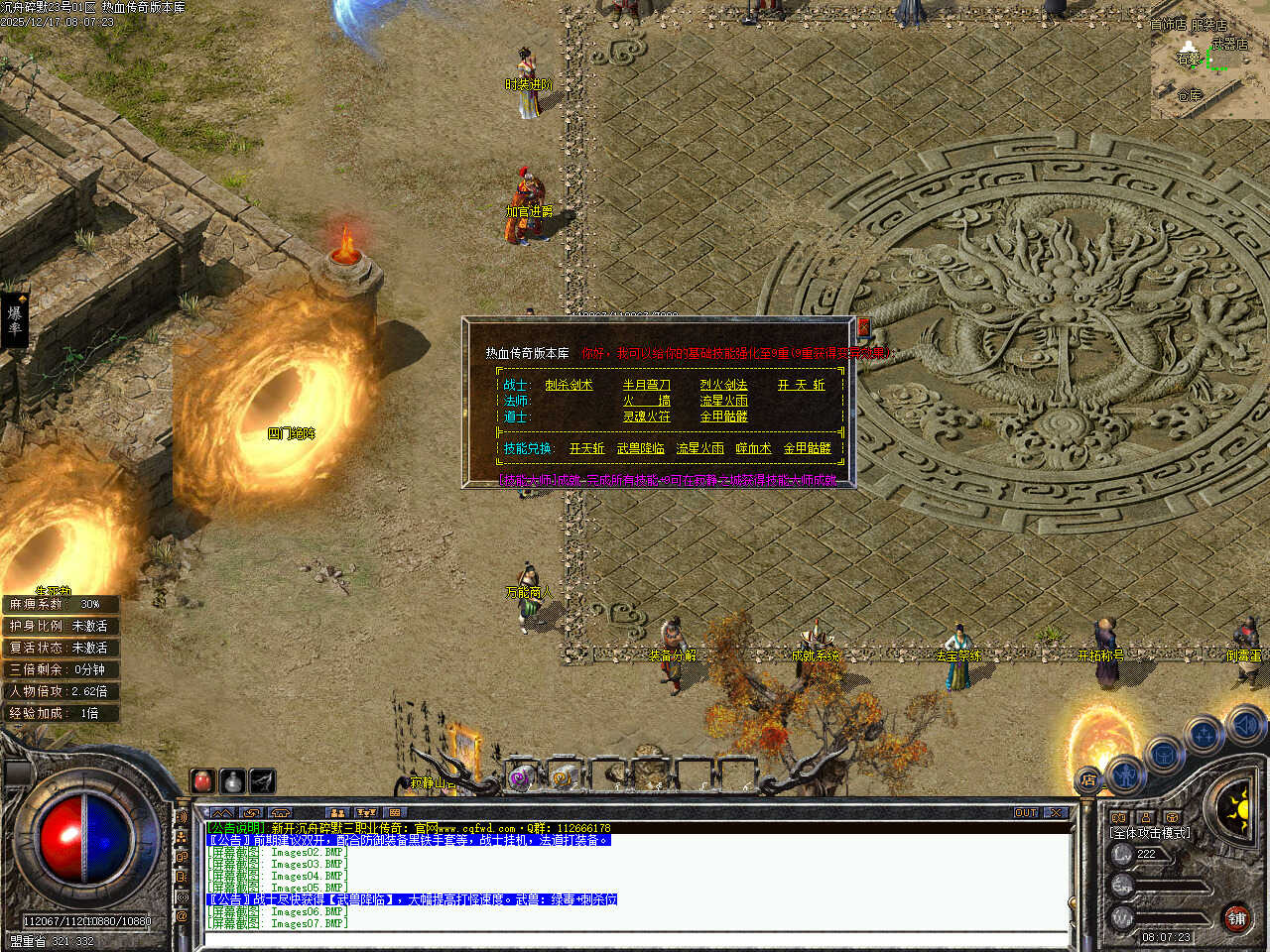The image size is (1270, 952).
Task: Select the 烈火剑法 skill link
Action: pyautogui.click(x=723, y=385)
